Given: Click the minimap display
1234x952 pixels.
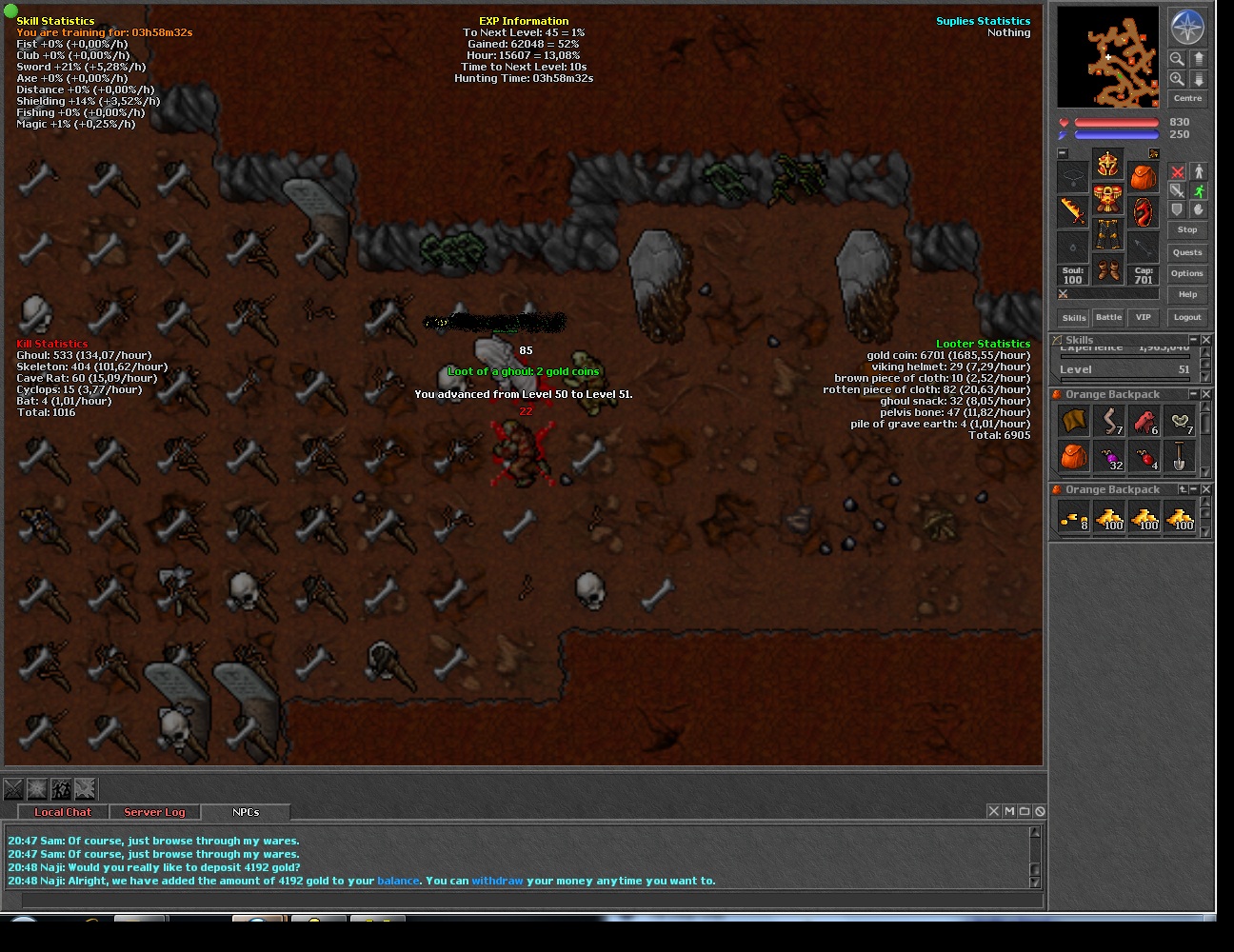Looking at the screenshot, I should [1108, 57].
